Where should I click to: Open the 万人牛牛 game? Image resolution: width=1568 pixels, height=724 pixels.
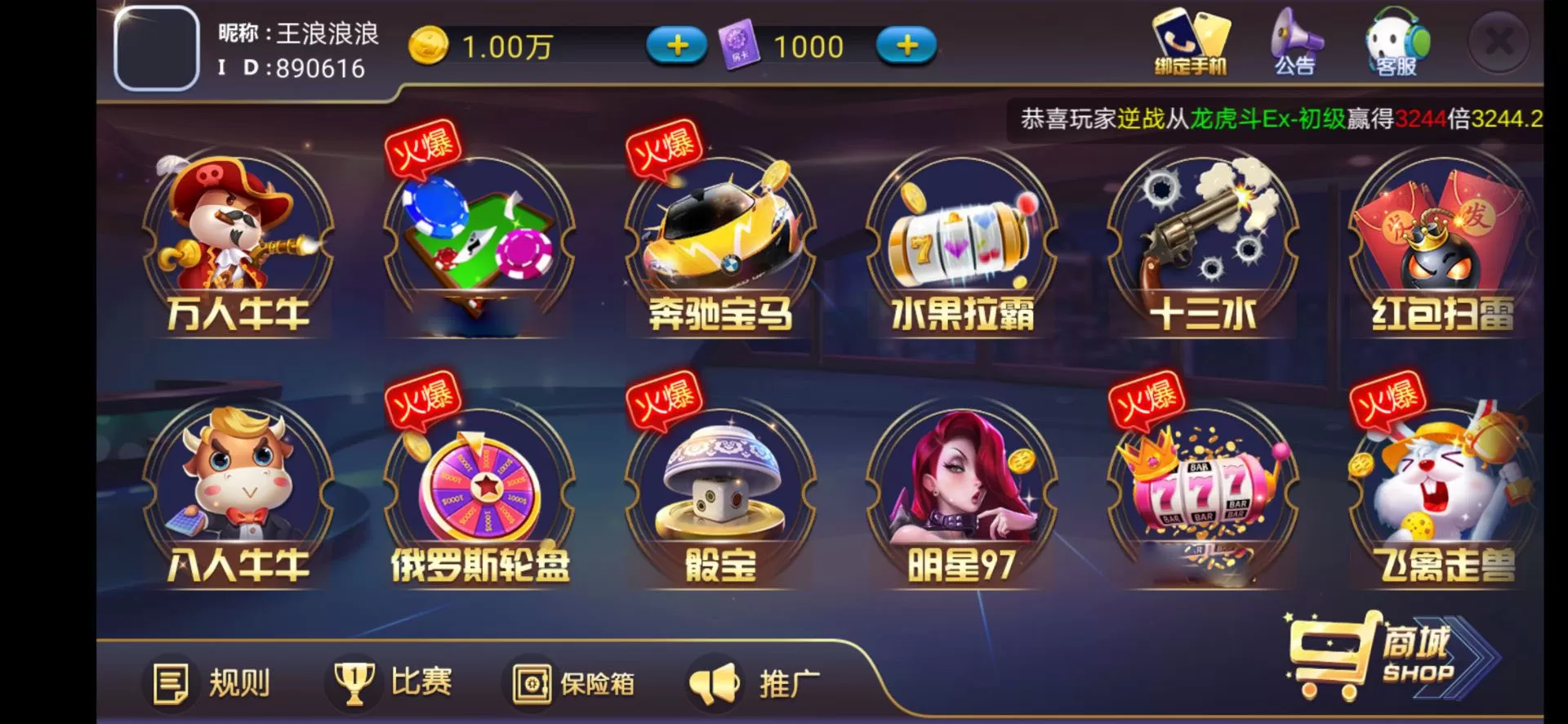237,245
